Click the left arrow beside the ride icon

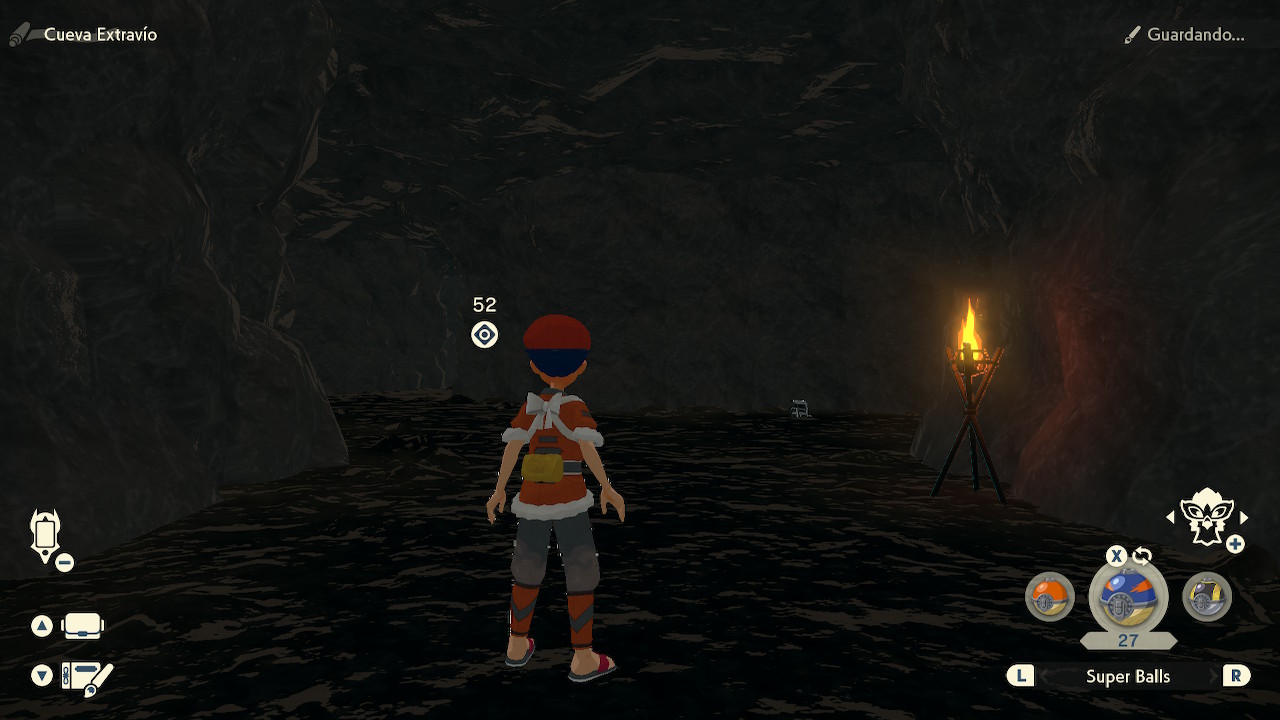tap(1171, 517)
